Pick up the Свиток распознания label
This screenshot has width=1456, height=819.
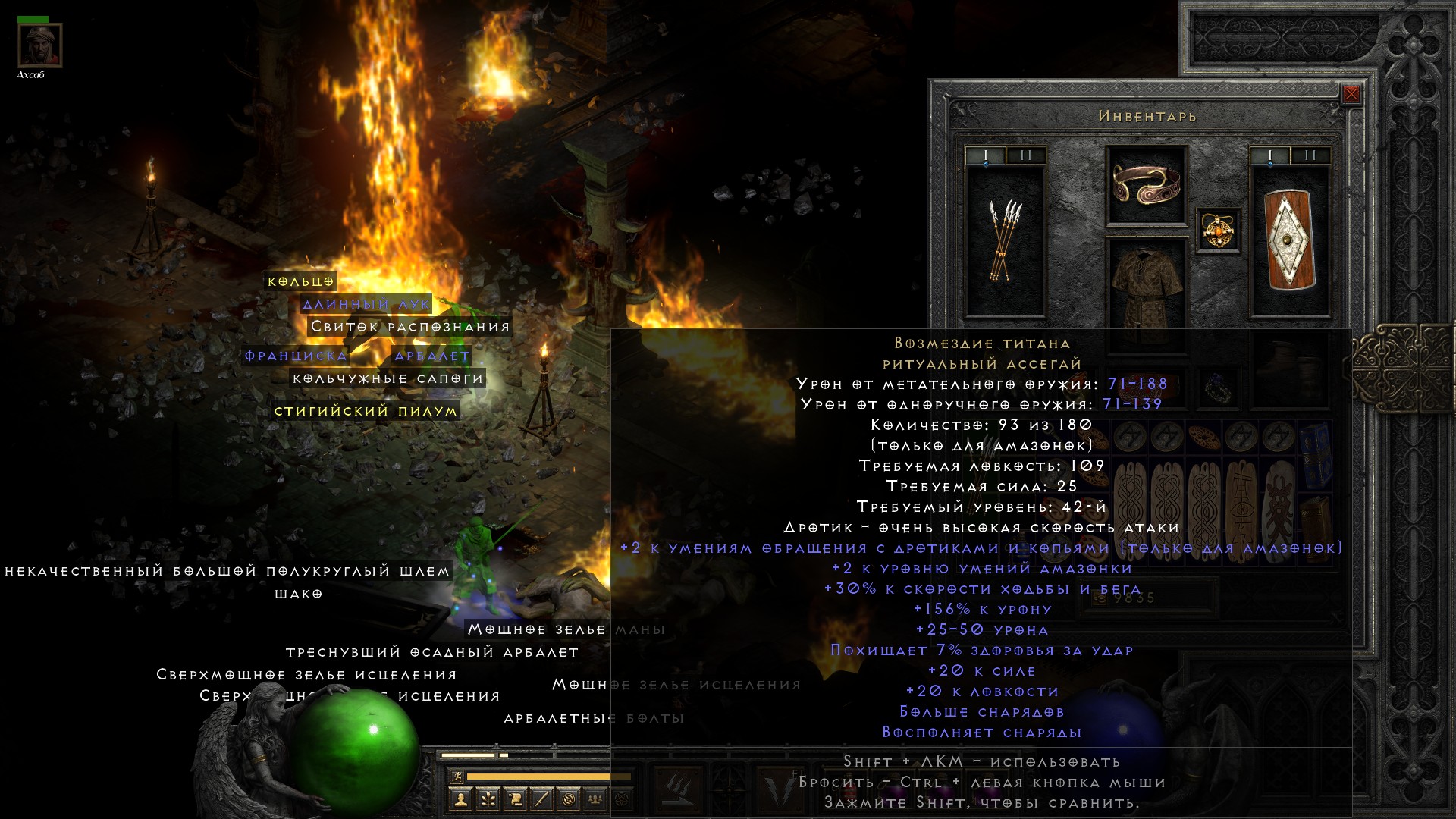click(409, 327)
